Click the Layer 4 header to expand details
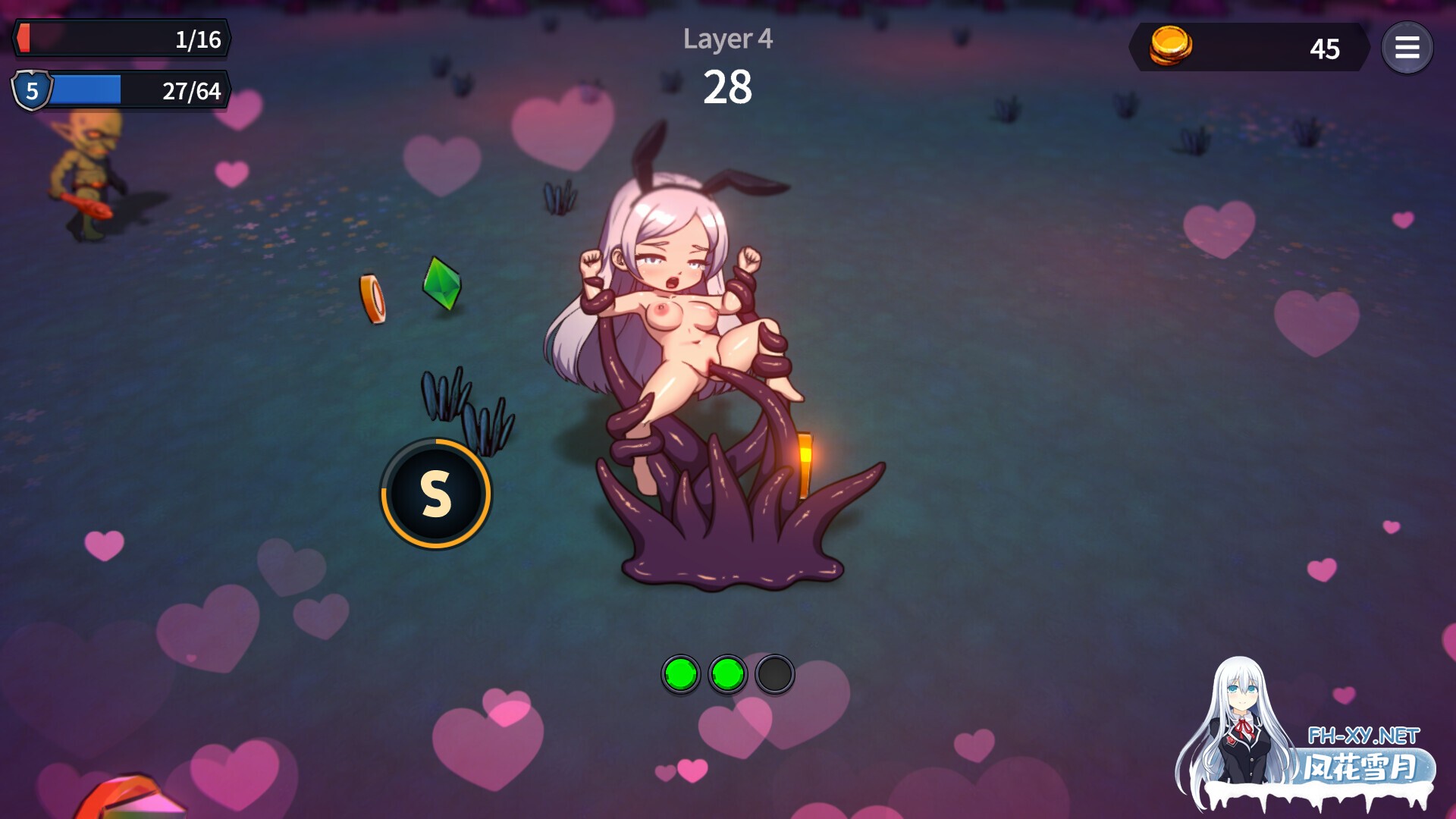This screenshot has width=1456, height=819. tap(729, 39)
